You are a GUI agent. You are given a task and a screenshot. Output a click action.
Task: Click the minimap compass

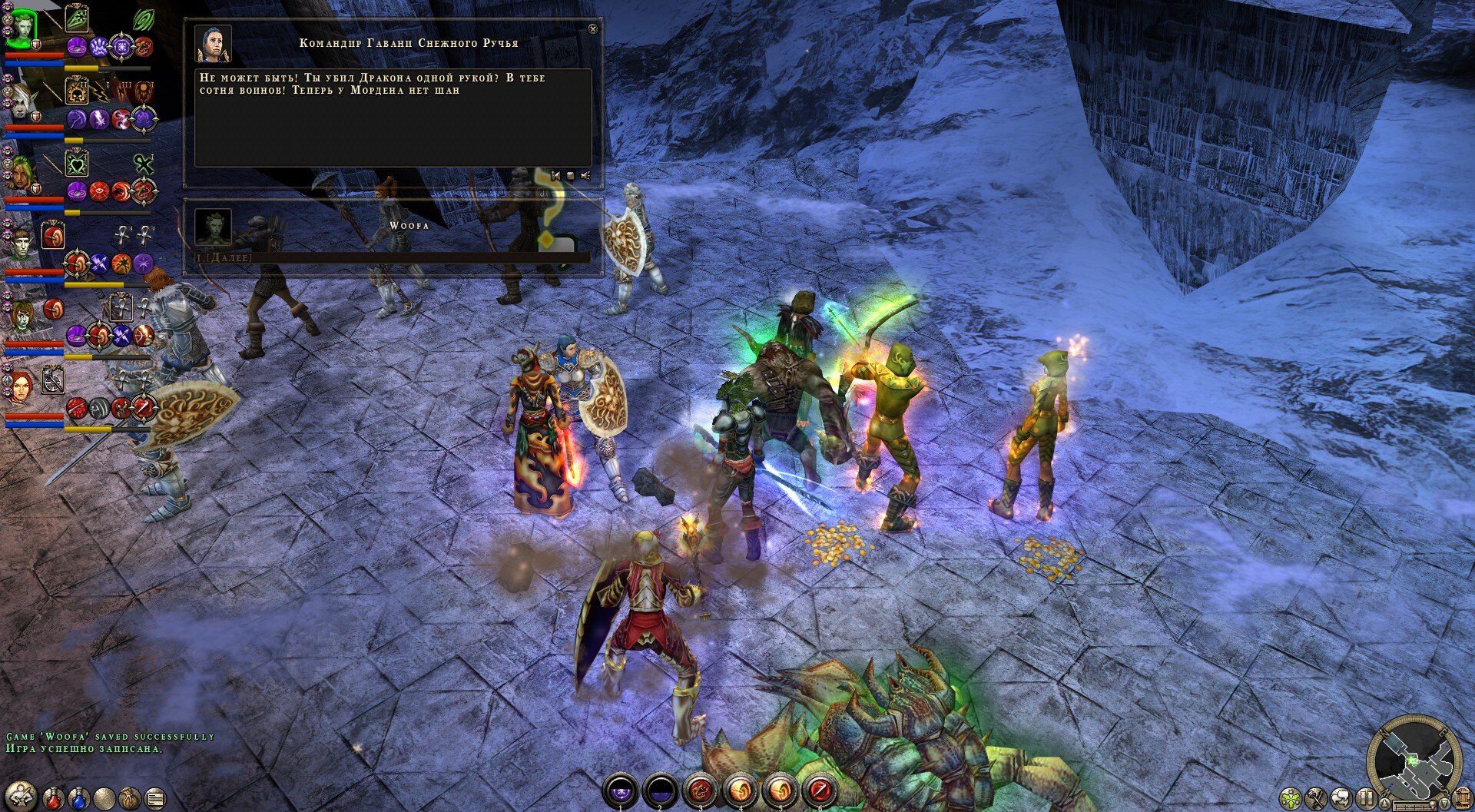(1415, 760)
